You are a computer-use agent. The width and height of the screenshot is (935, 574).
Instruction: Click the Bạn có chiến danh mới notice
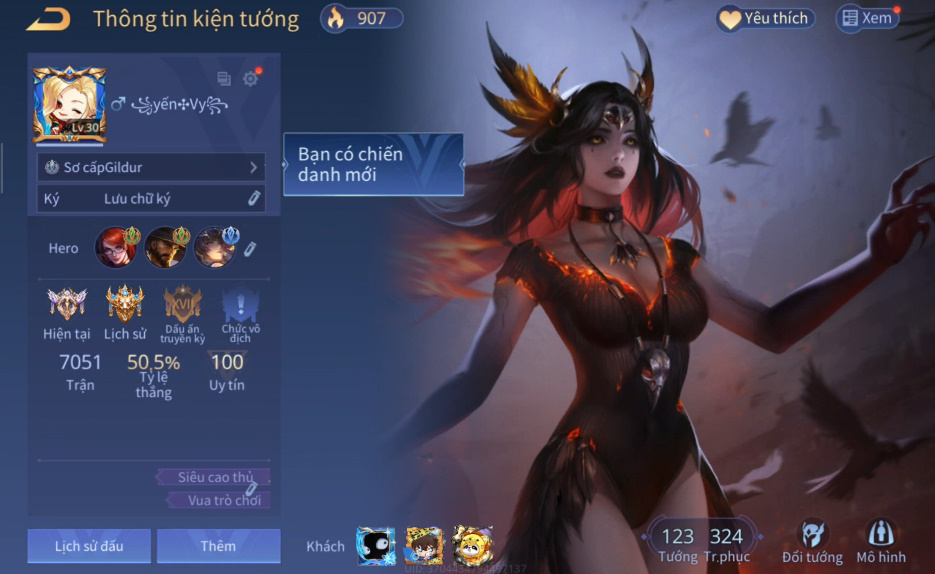(373, 164)
